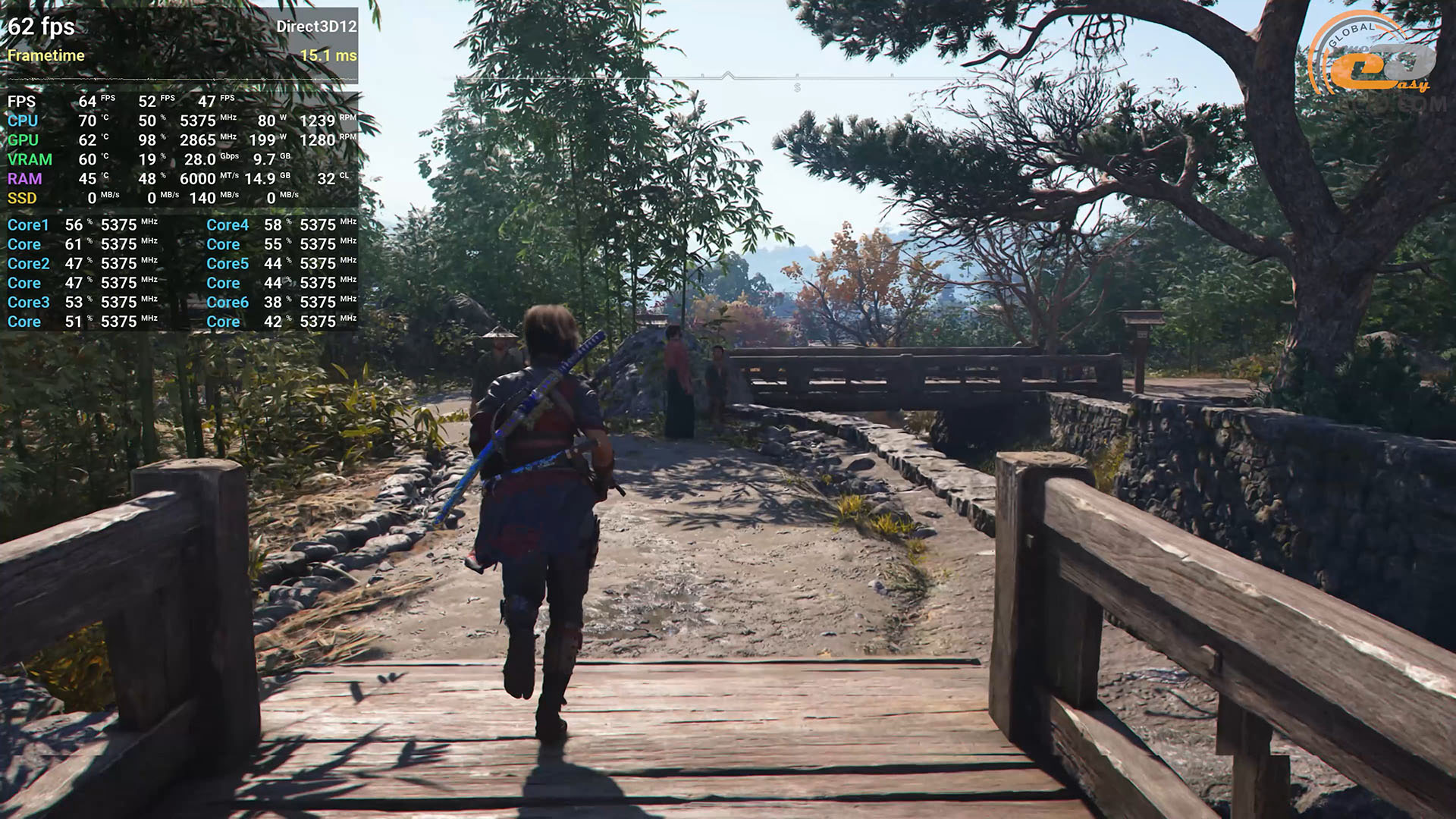Click the S south marker on the compass

pos(797,89)
